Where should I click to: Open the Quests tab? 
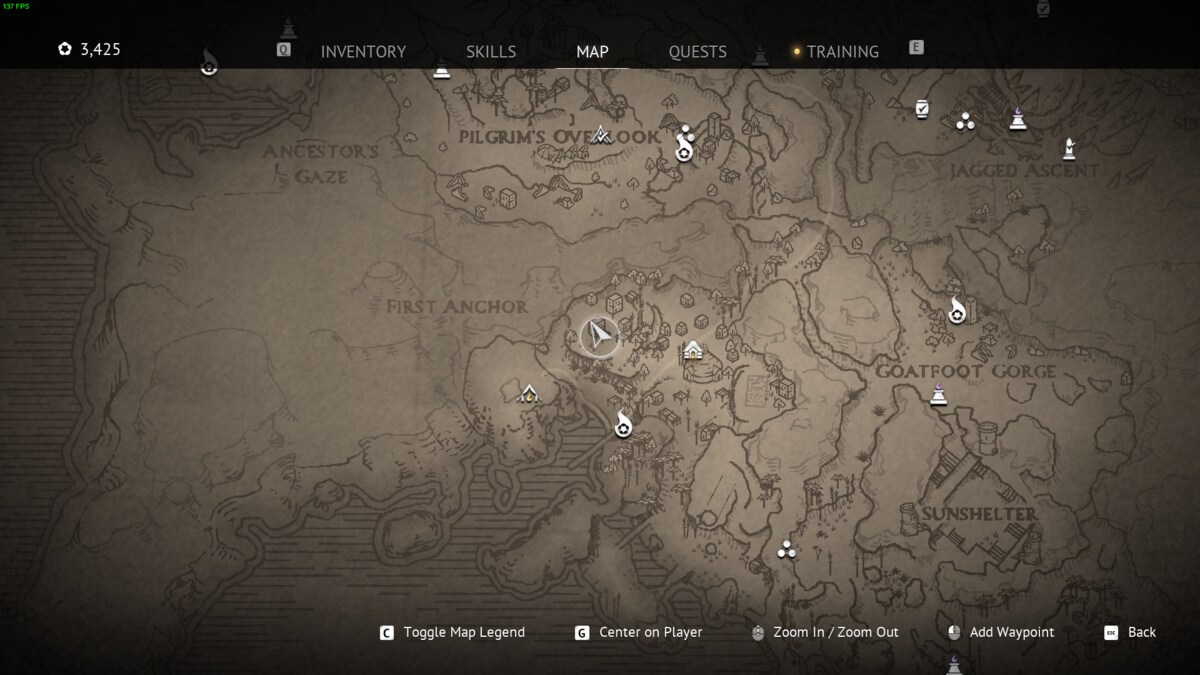(697, 52)
